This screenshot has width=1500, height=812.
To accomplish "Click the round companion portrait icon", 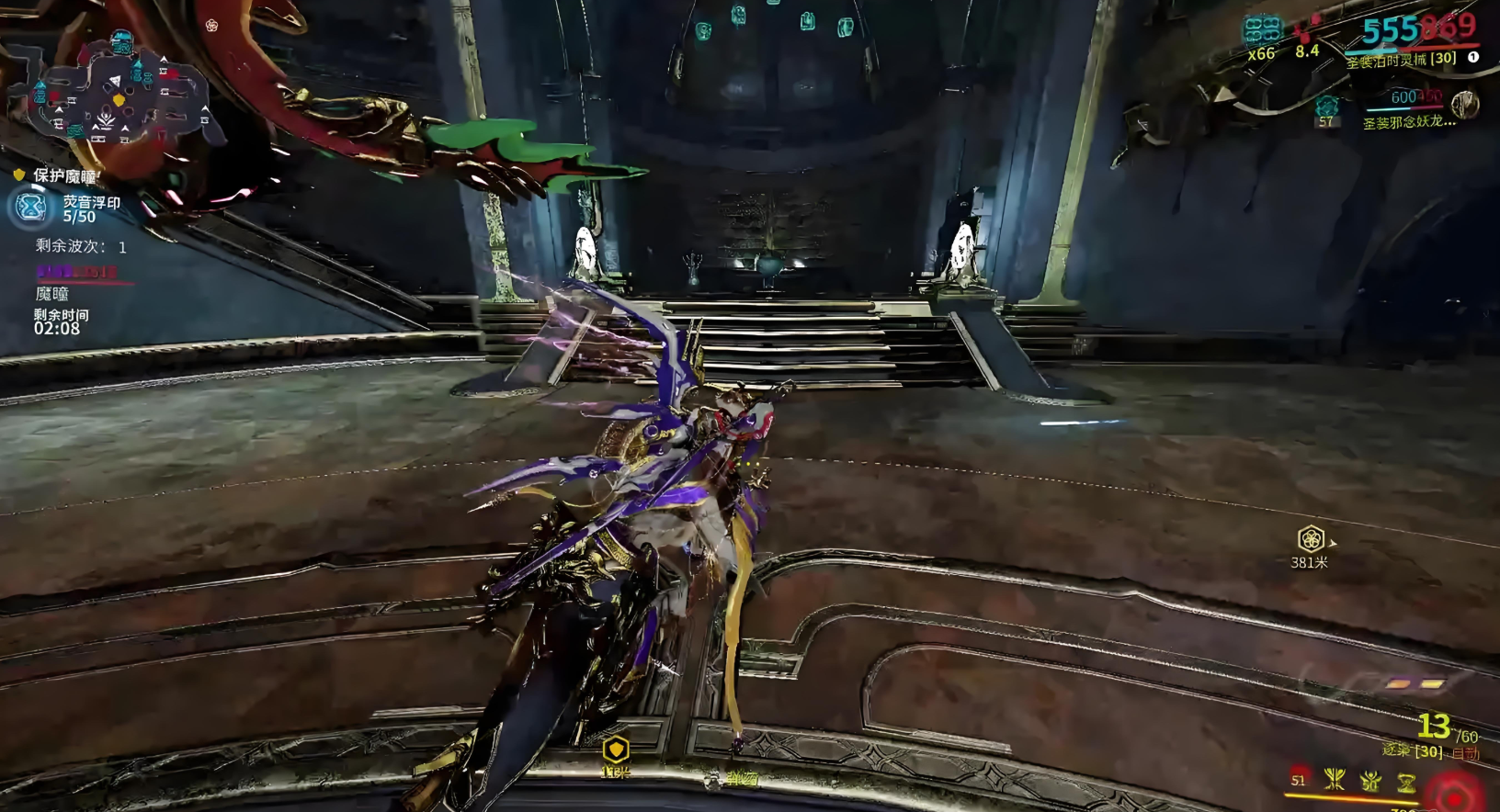I will click(x=1464, y=104).
